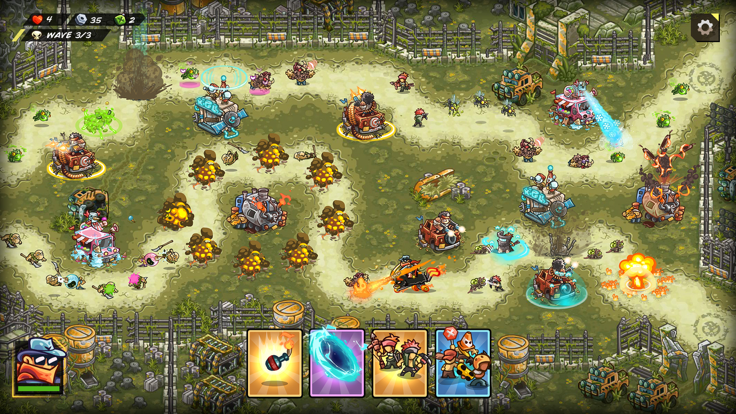Image resolution: width=736 pixels, height=414 pixels.
Task: Select the hero portrait
Action: coord(38,366)
